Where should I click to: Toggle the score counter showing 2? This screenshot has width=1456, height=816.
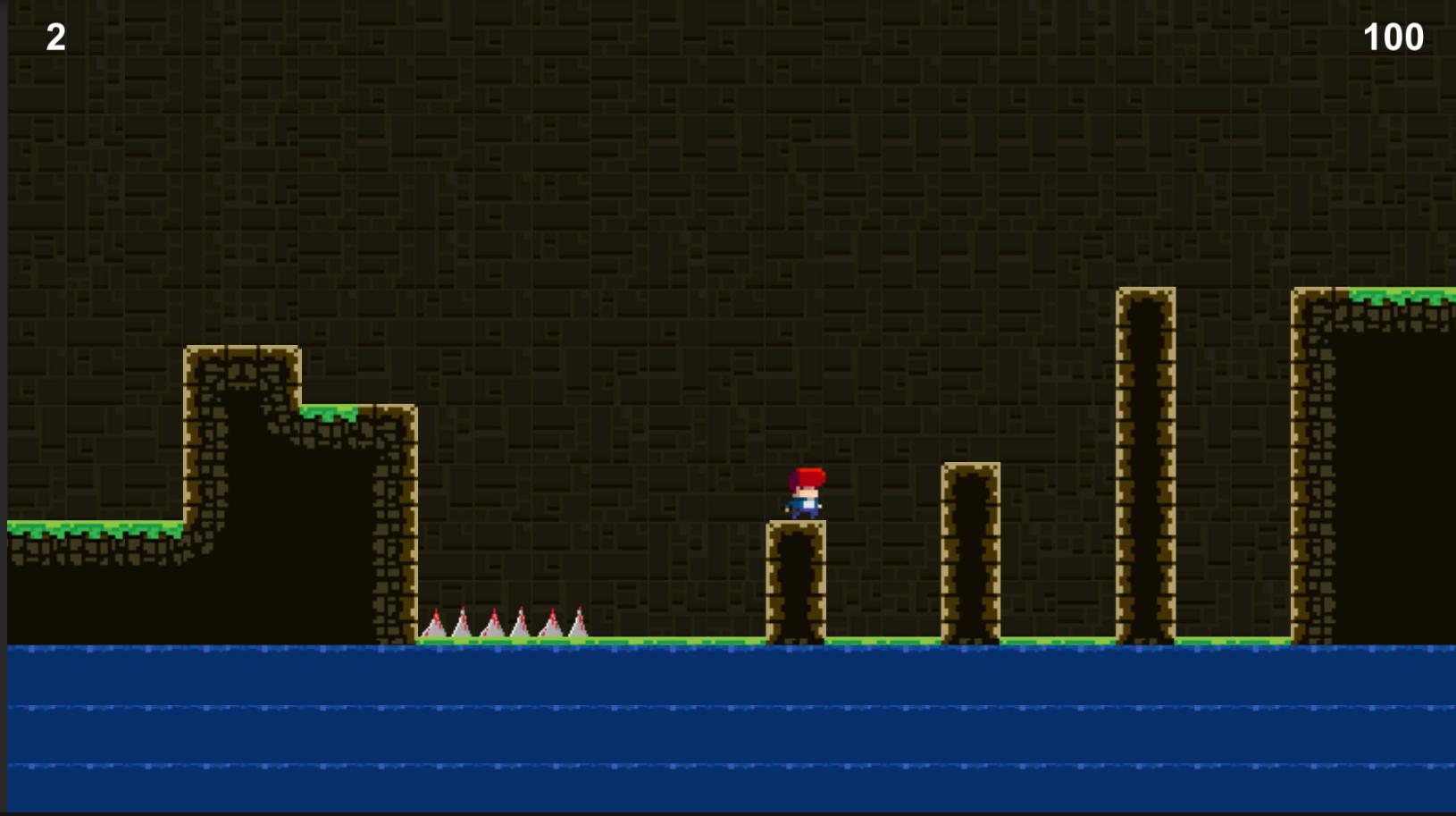[54, 36]
